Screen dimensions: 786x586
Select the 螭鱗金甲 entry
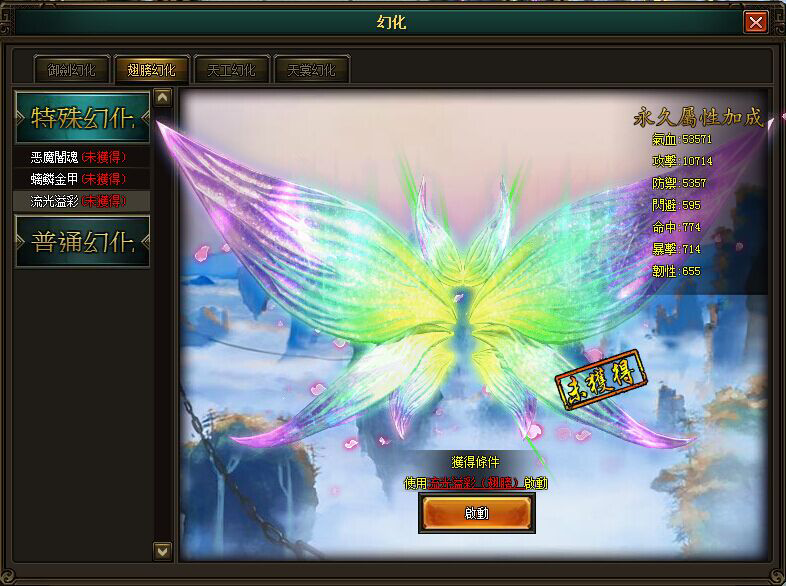point(78,179)
